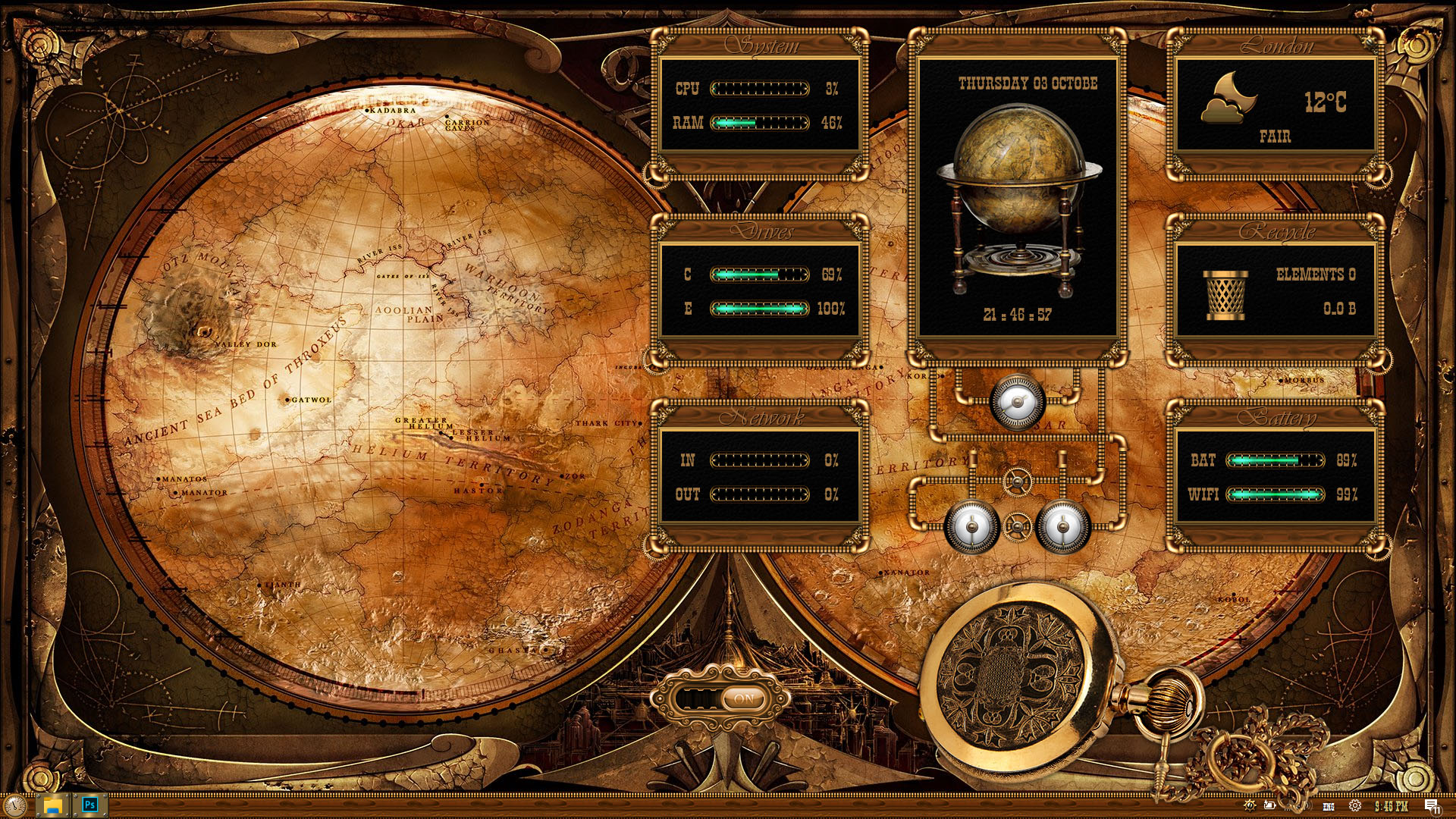Open Photoshop from the taskbar
Image resolution: width=1456 pixels, height=819 pixels.
(x=90, y=805)
